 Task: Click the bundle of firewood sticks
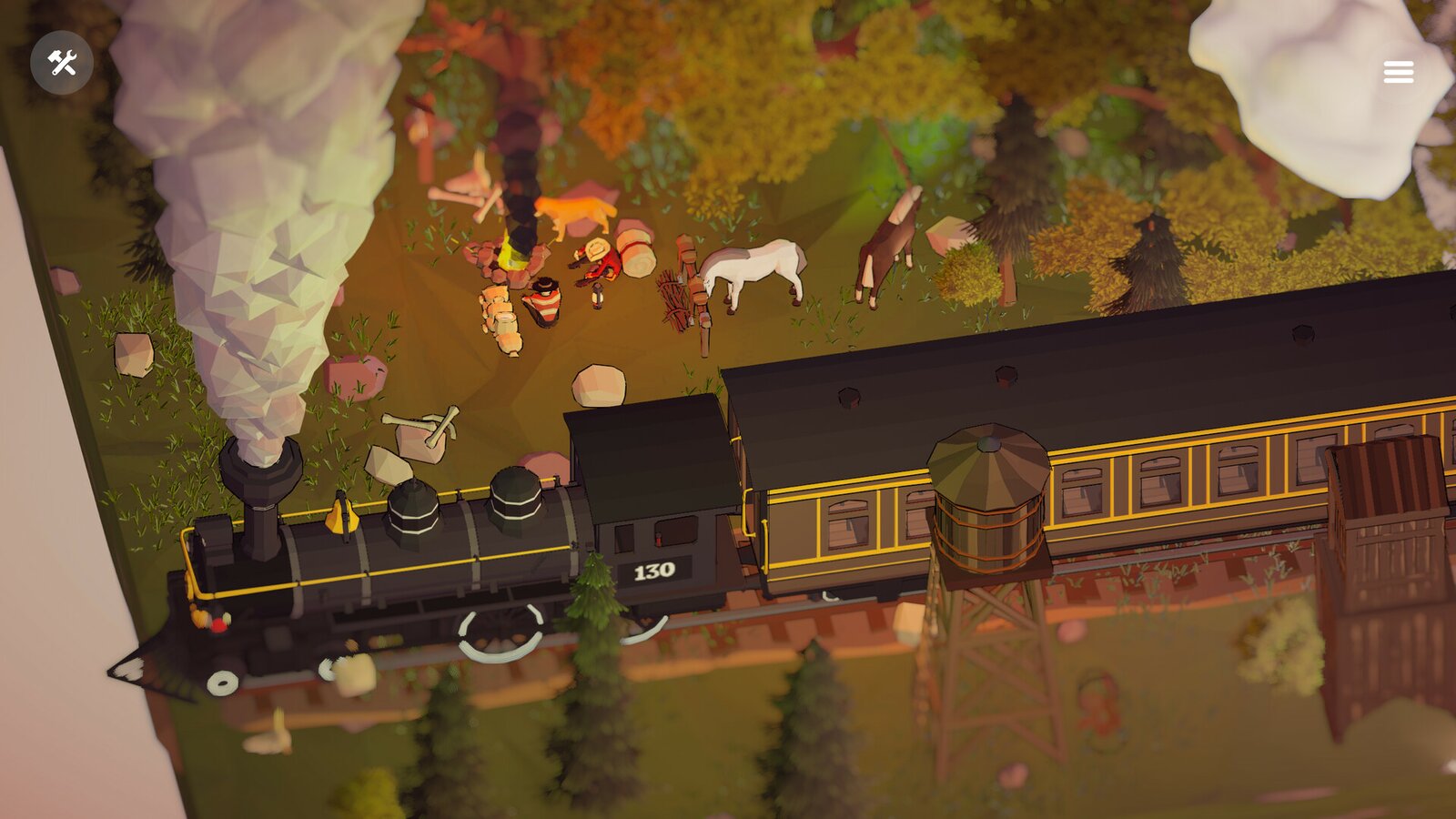(x=675, y=298)
